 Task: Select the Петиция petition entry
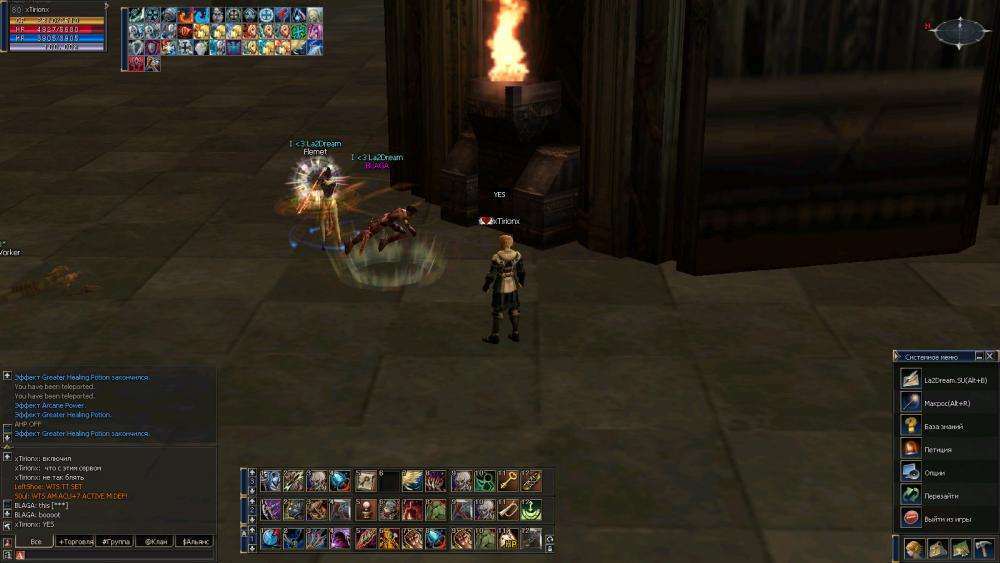(938, 449)
